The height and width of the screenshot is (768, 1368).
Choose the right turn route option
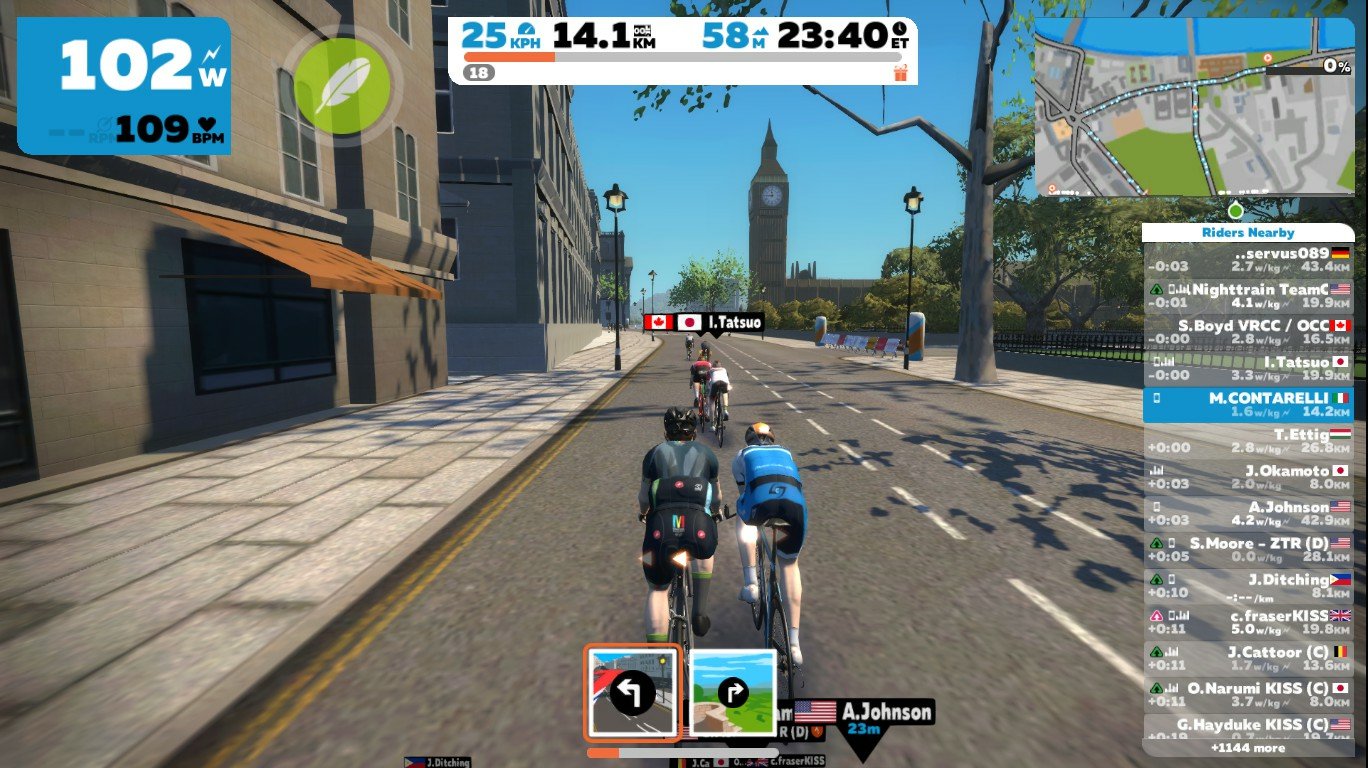[734, 692]
